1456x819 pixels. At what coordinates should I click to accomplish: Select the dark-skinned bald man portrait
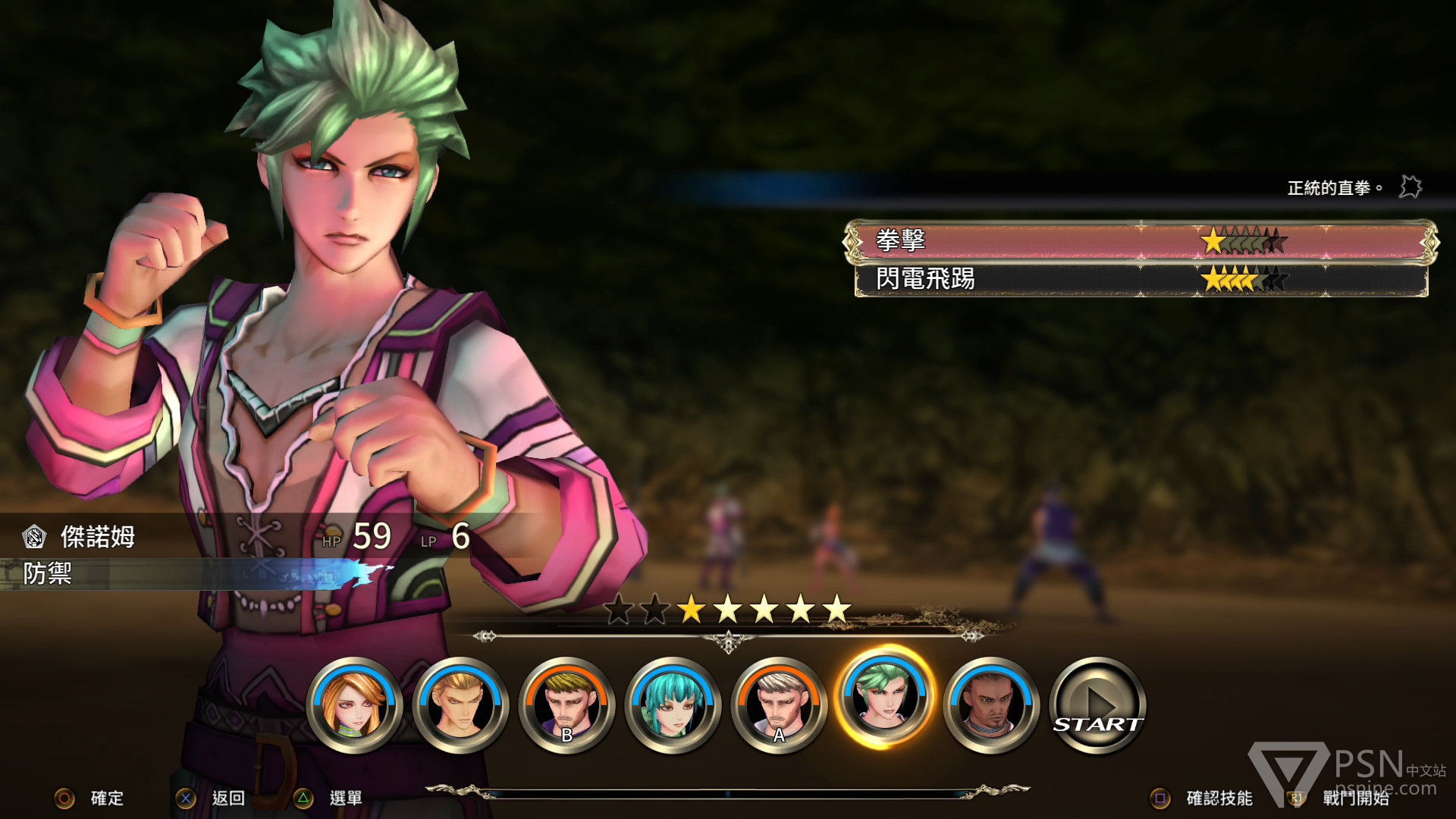[990, 706]
